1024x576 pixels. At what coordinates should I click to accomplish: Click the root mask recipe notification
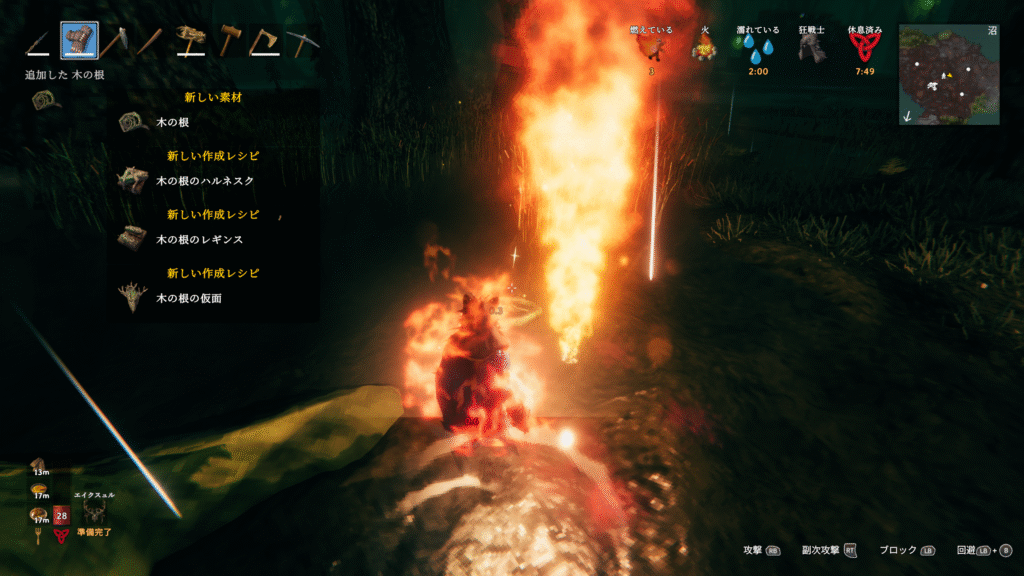coord(131,297)
